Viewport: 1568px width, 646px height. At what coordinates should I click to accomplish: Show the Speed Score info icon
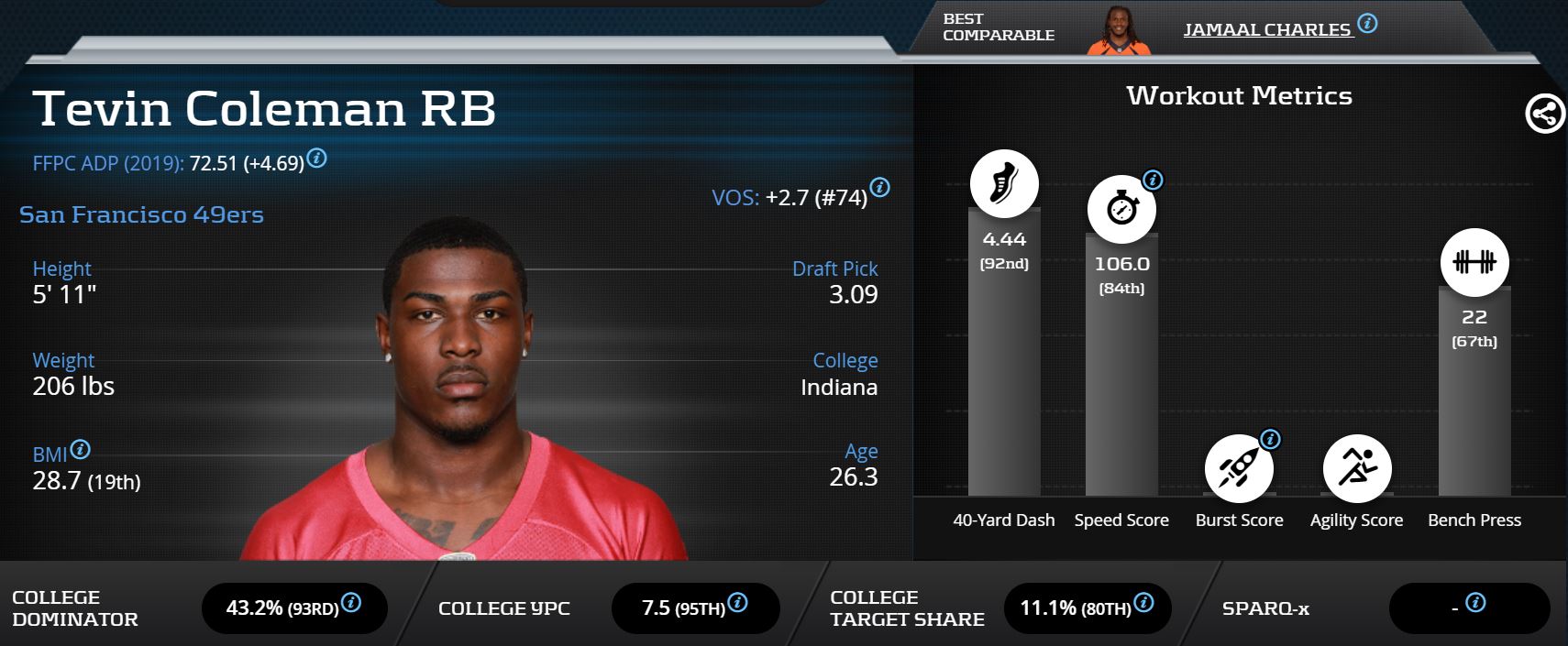click(x=1154, y=180)
